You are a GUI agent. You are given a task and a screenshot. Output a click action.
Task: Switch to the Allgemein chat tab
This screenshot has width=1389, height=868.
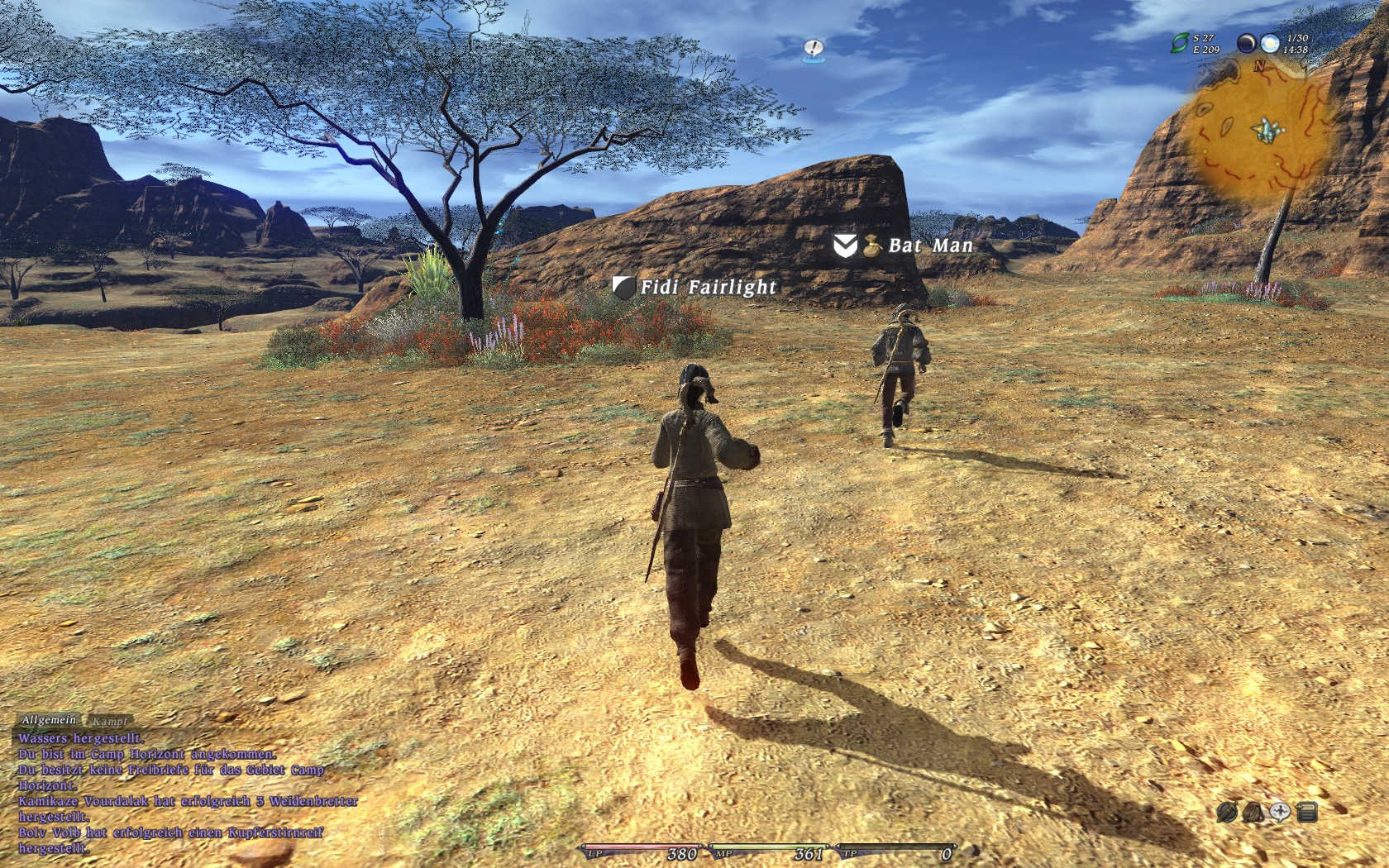[x=49, y=720]
